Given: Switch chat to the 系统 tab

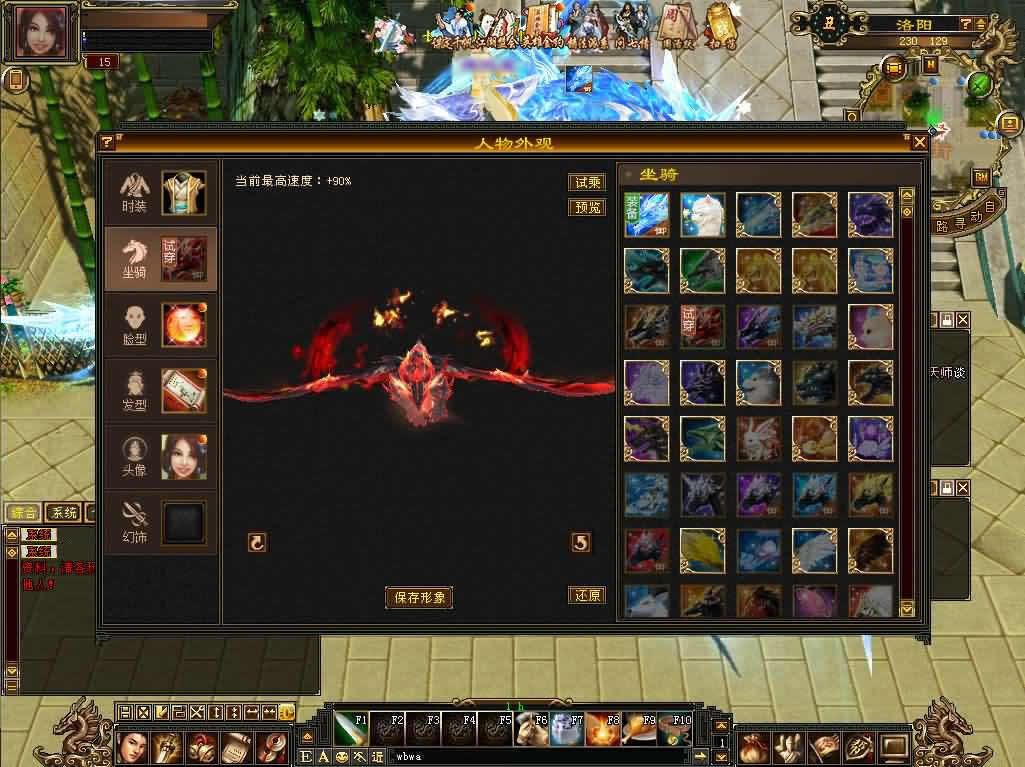Looking at the screenshot, I should [63, 513].
